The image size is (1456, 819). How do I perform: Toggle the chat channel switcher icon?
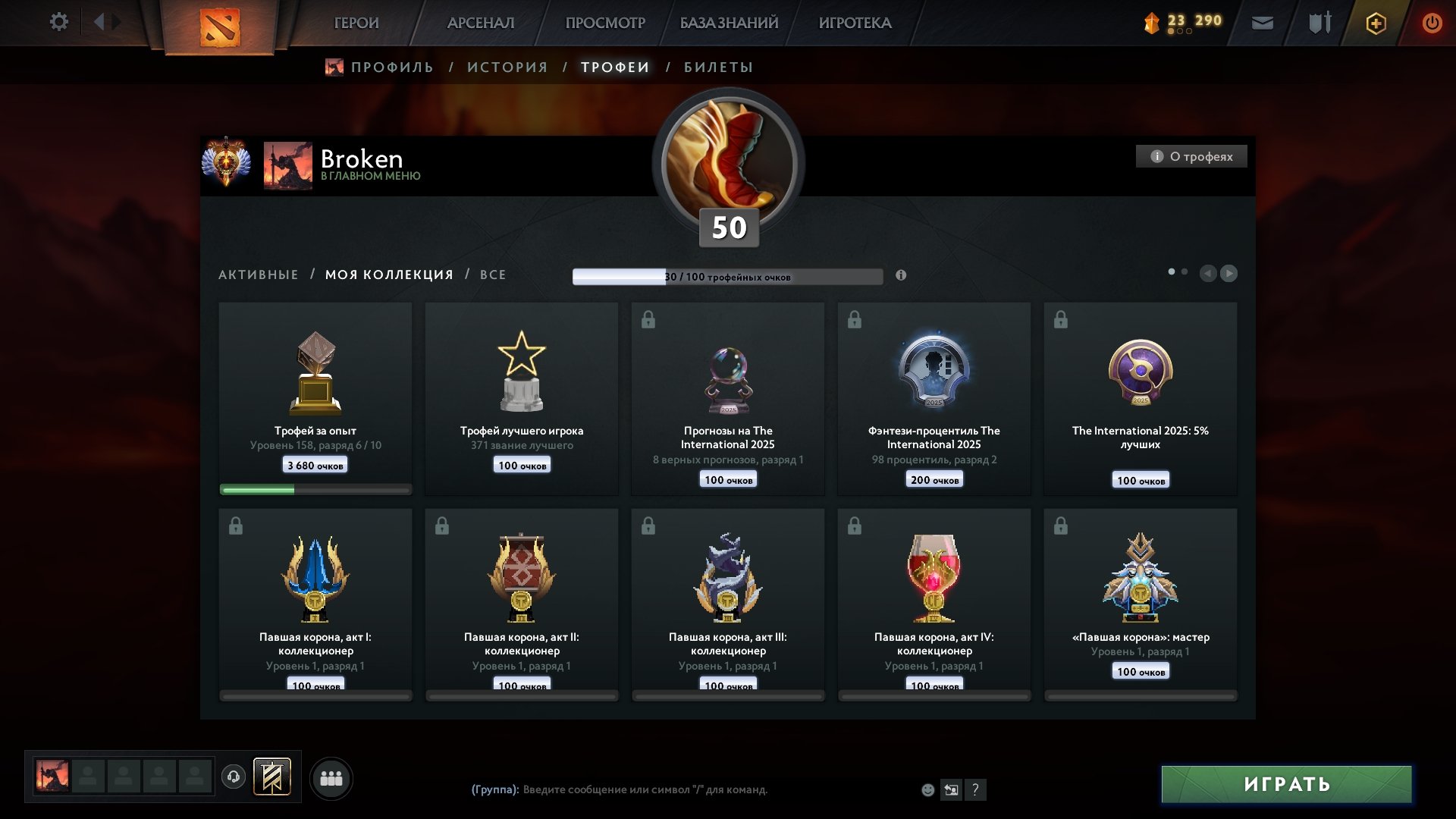click(951, 790)
